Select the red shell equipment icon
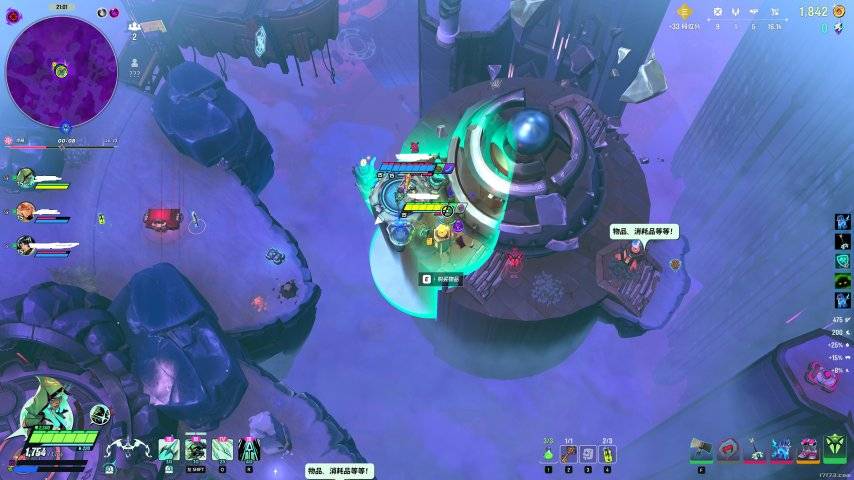Screen dimensions: 854x480 coord(729,450)
